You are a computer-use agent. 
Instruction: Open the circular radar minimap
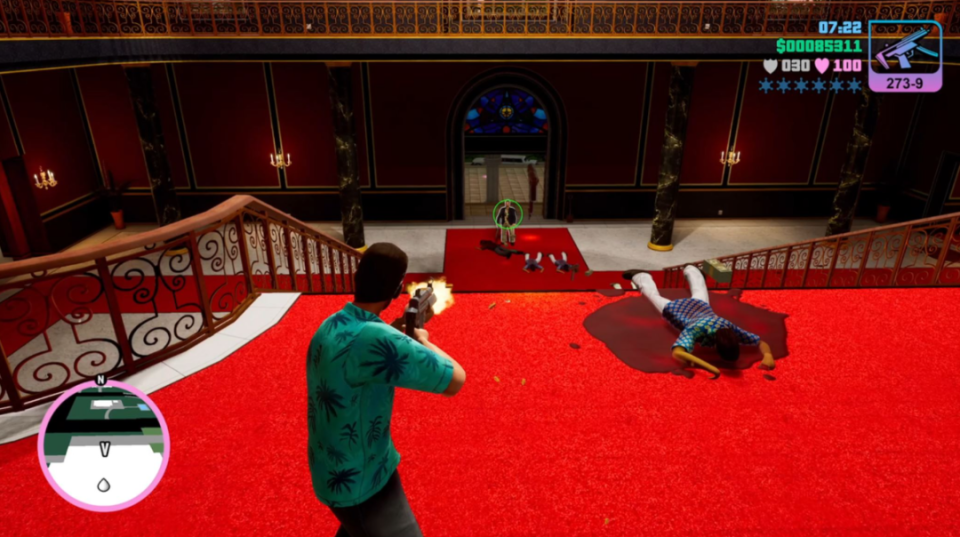[104, 444]
